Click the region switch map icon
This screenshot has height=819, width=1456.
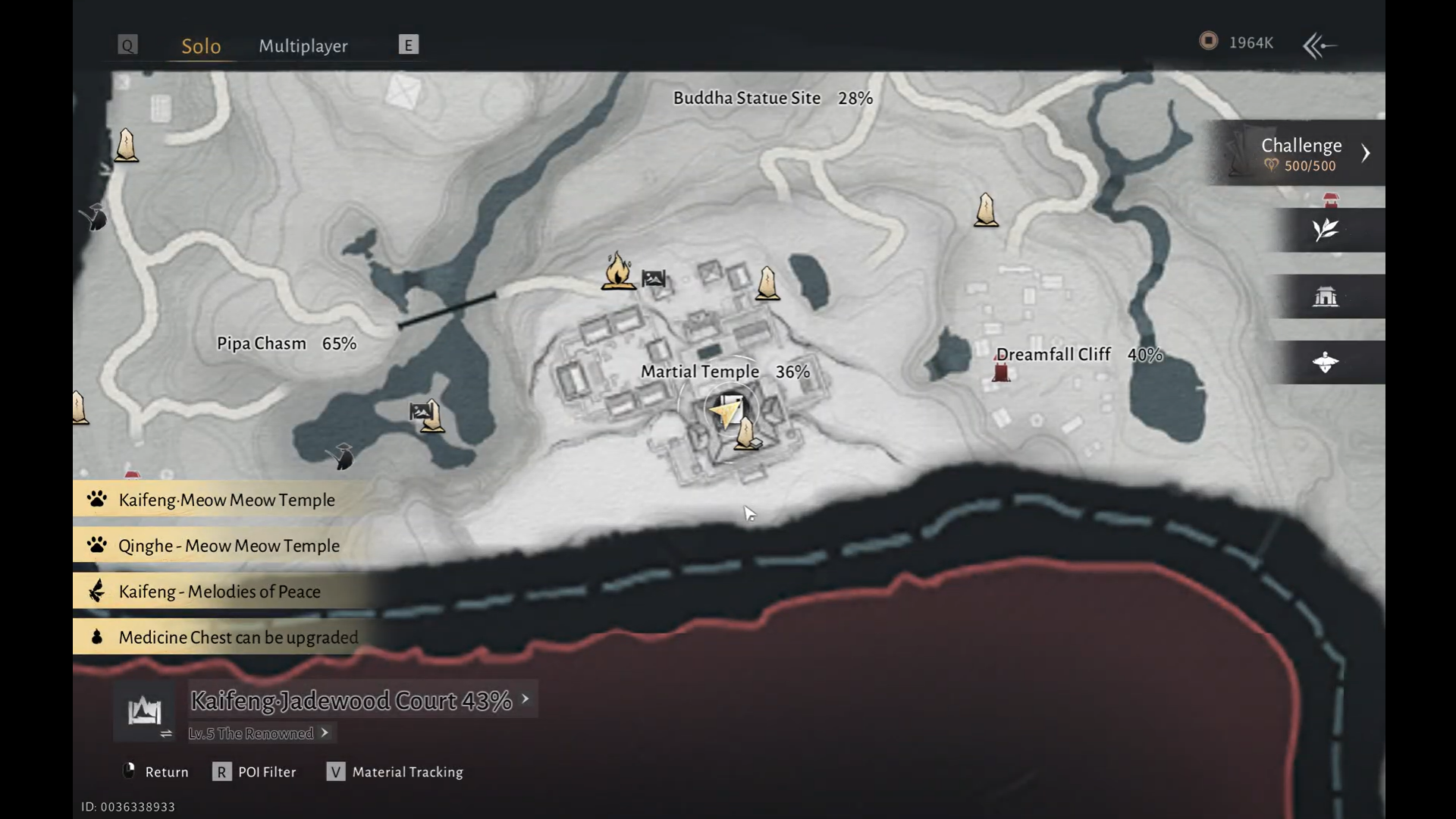click(x=144, y=712)
